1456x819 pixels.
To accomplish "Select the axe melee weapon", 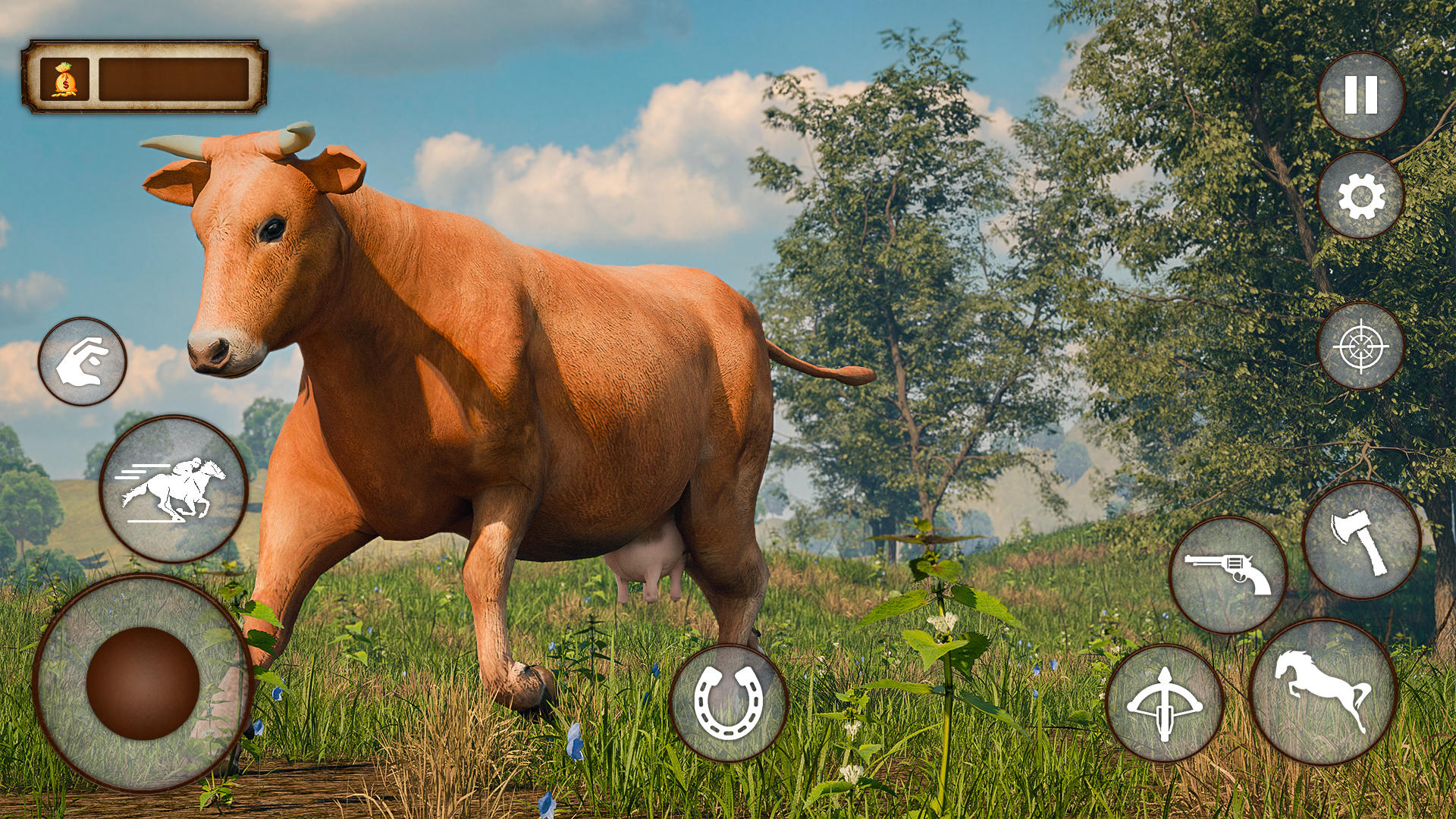I will click(x=1357, y=542).
